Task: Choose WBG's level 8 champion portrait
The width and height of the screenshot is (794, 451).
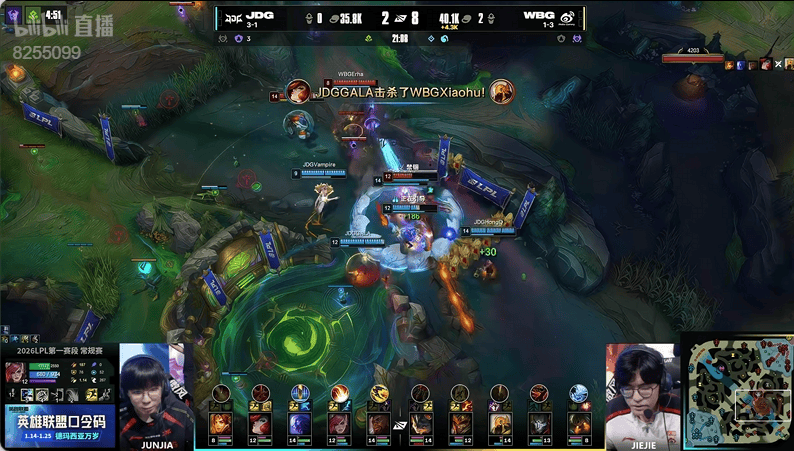Action: [578, 424]
